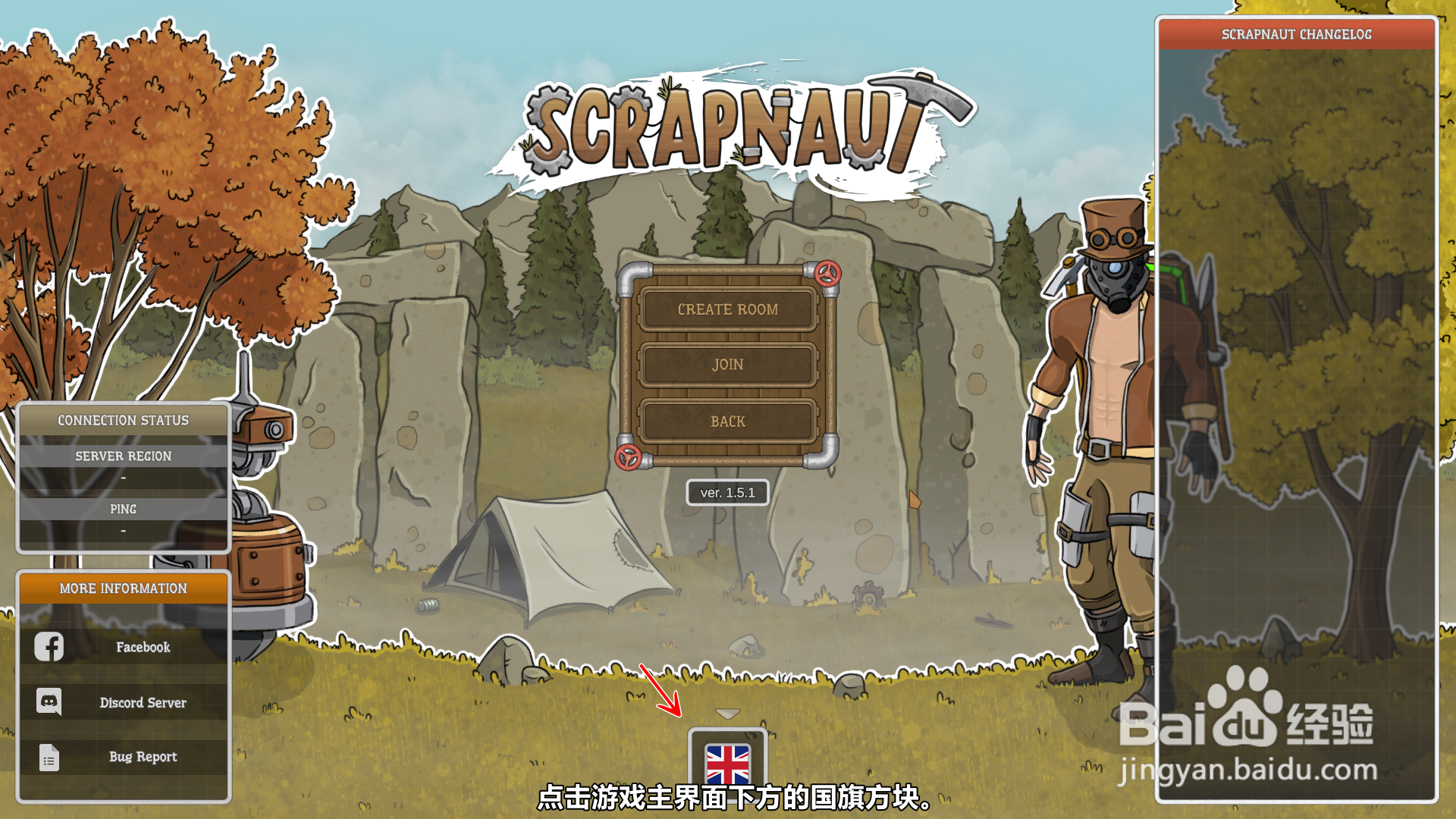Image resolution: width=1456 pixels, height=819 pixels.
Task: Click the Join button
Action: (728, 365)
